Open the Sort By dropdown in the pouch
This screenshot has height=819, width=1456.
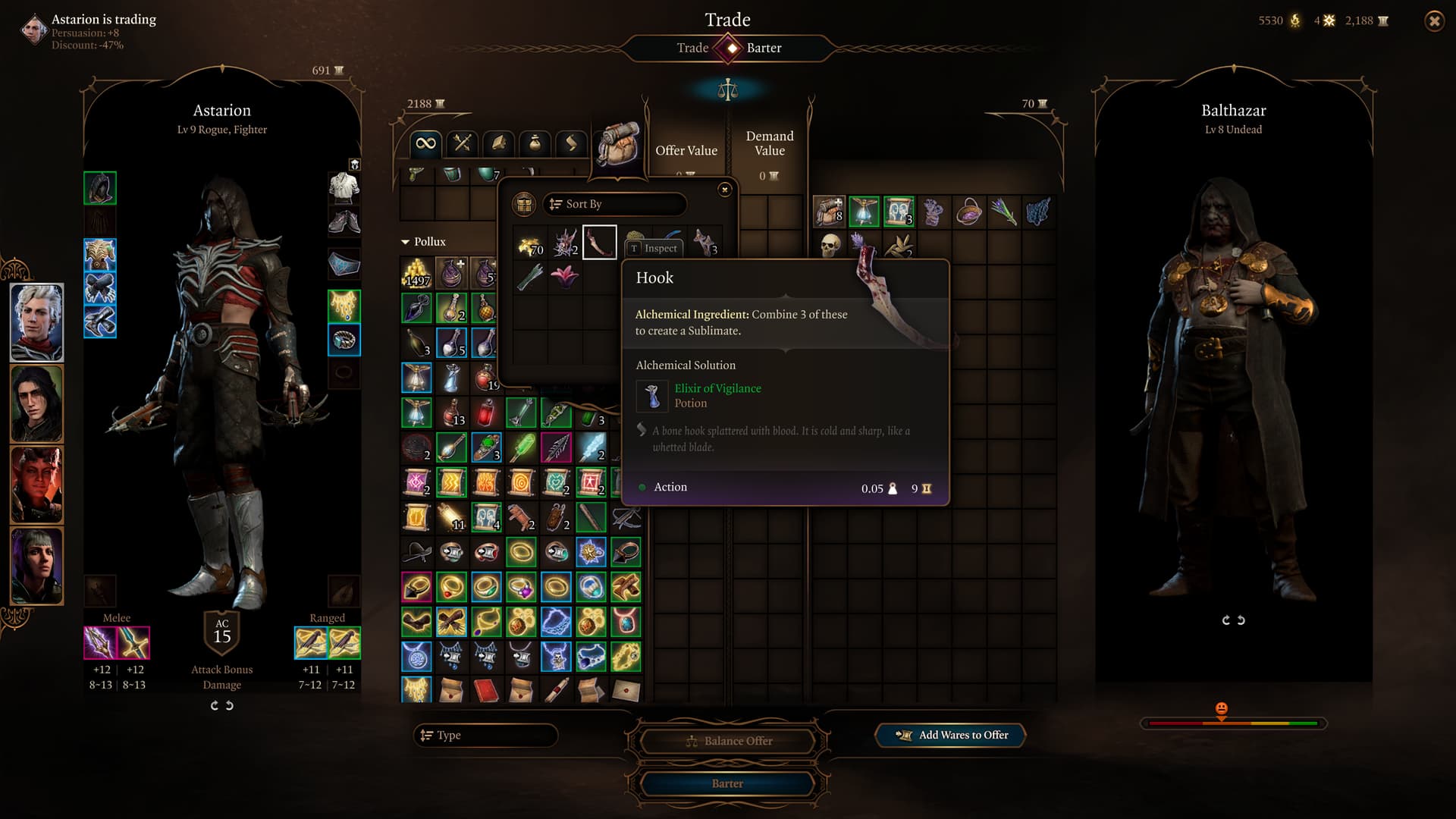tap(614, 204)
